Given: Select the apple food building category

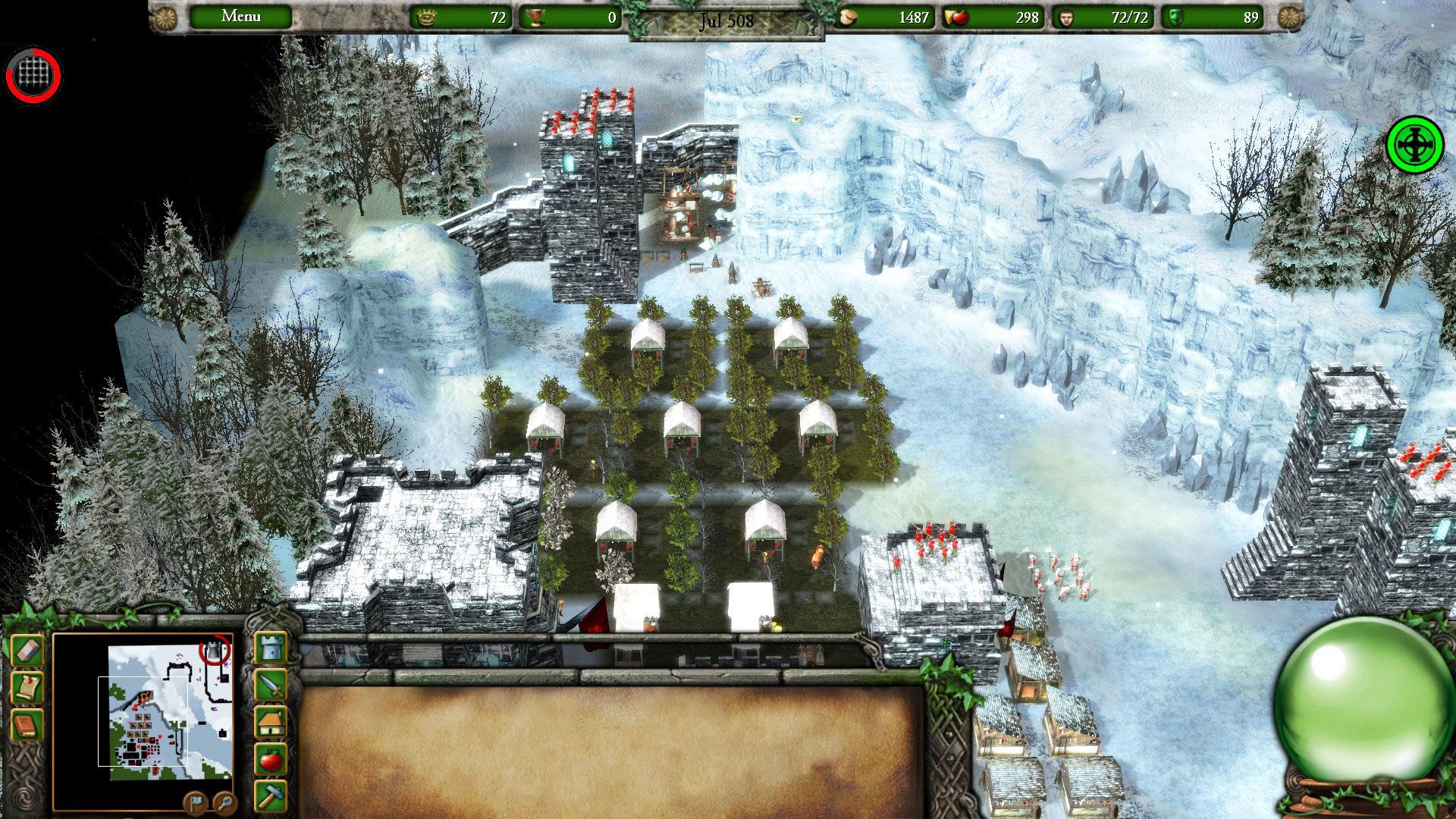Looking at the screenshot, I should (x=271, y=758).
